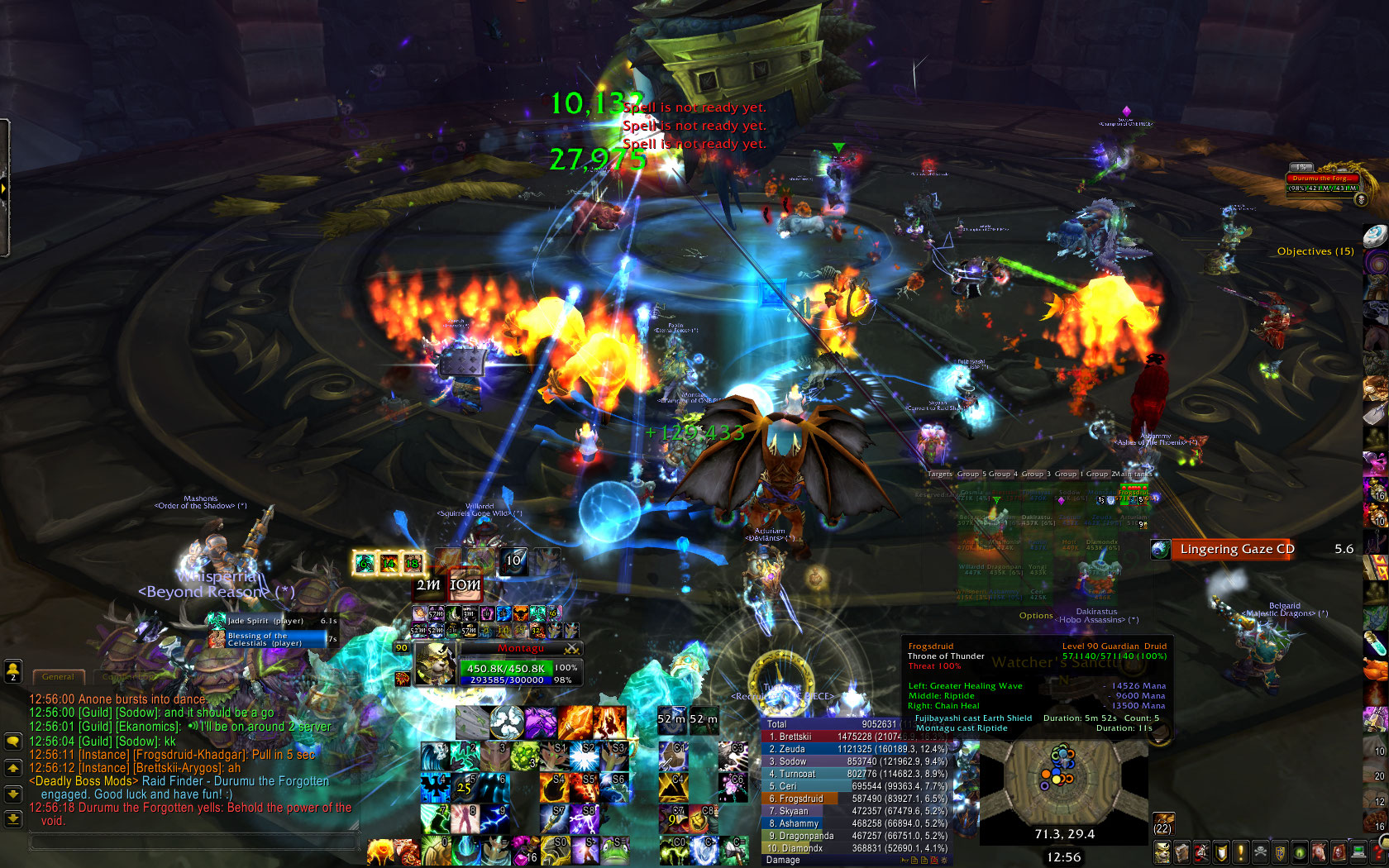Activate the purple panther ability icon
This screenshot has width=1389, height=868.
pyautogui.click(x=541, y=723)
